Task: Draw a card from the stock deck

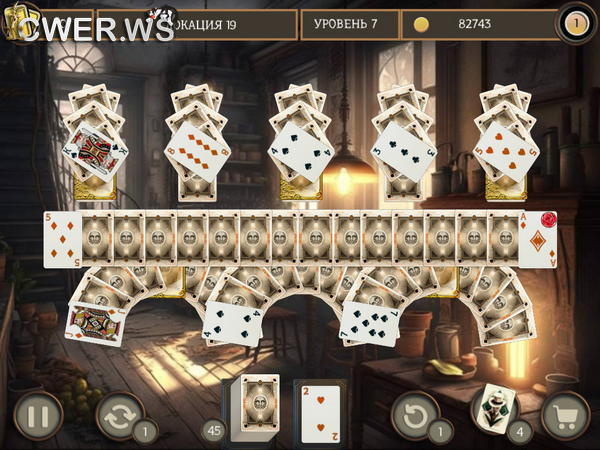Action: [x=257, y=406]
